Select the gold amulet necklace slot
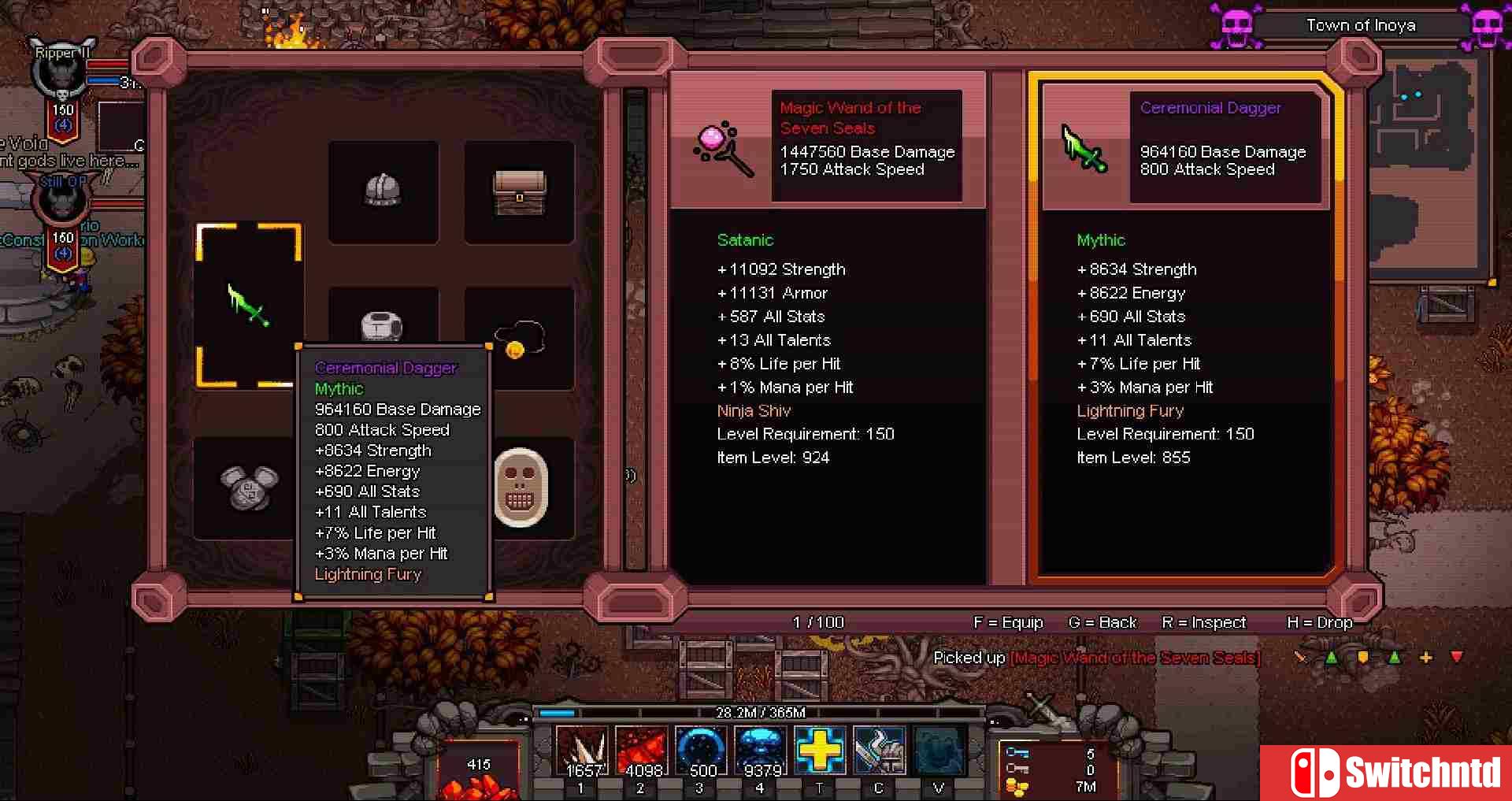Screen dimensions: 1512x801 click(519, 339)
